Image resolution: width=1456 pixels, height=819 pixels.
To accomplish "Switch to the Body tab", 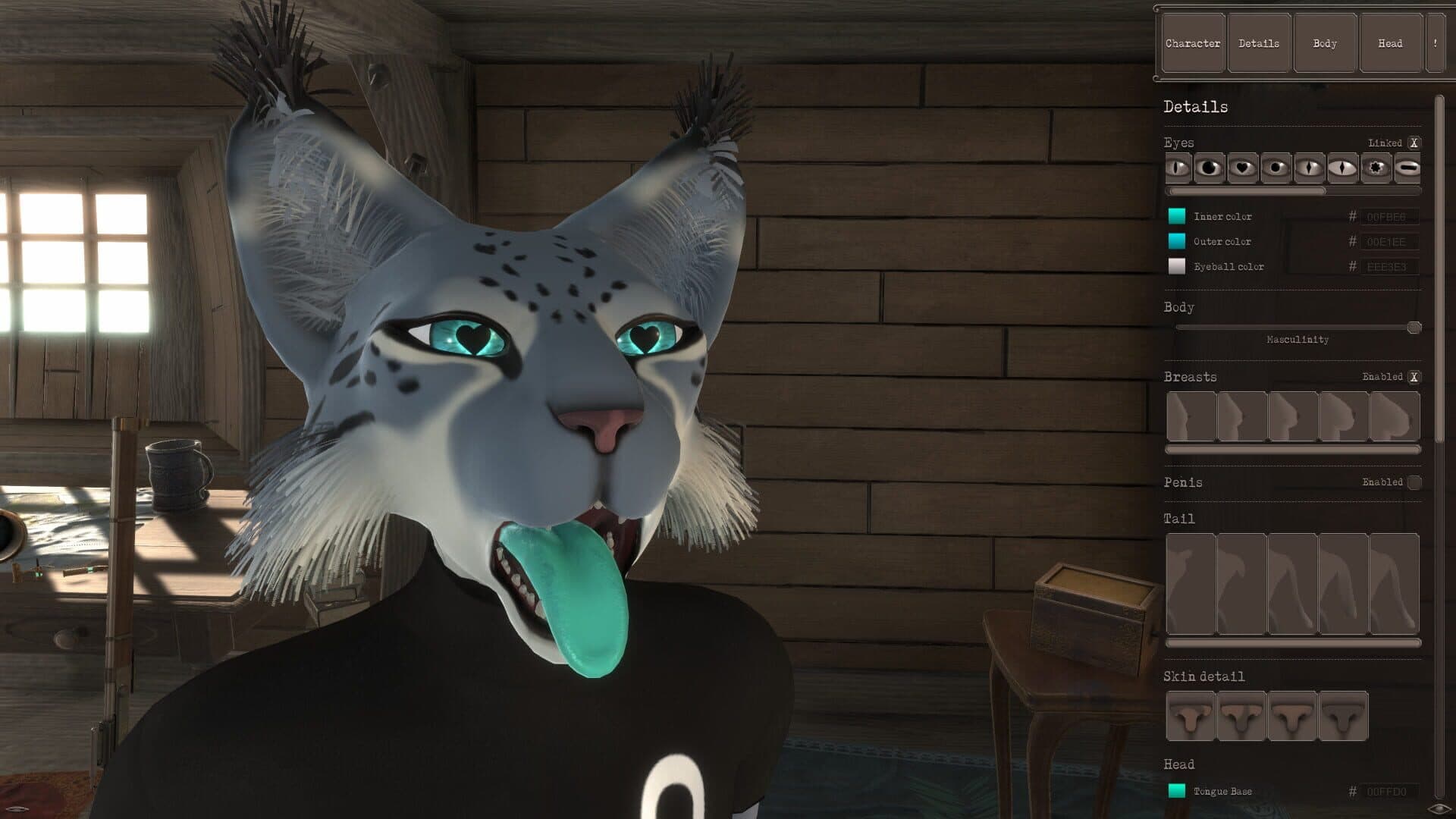I will tap(1325, 43).
